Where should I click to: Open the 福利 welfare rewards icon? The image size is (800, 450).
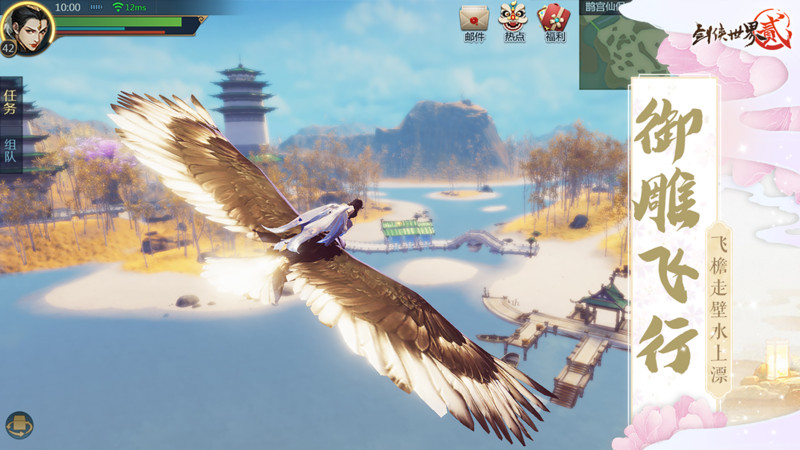(553, 19)
